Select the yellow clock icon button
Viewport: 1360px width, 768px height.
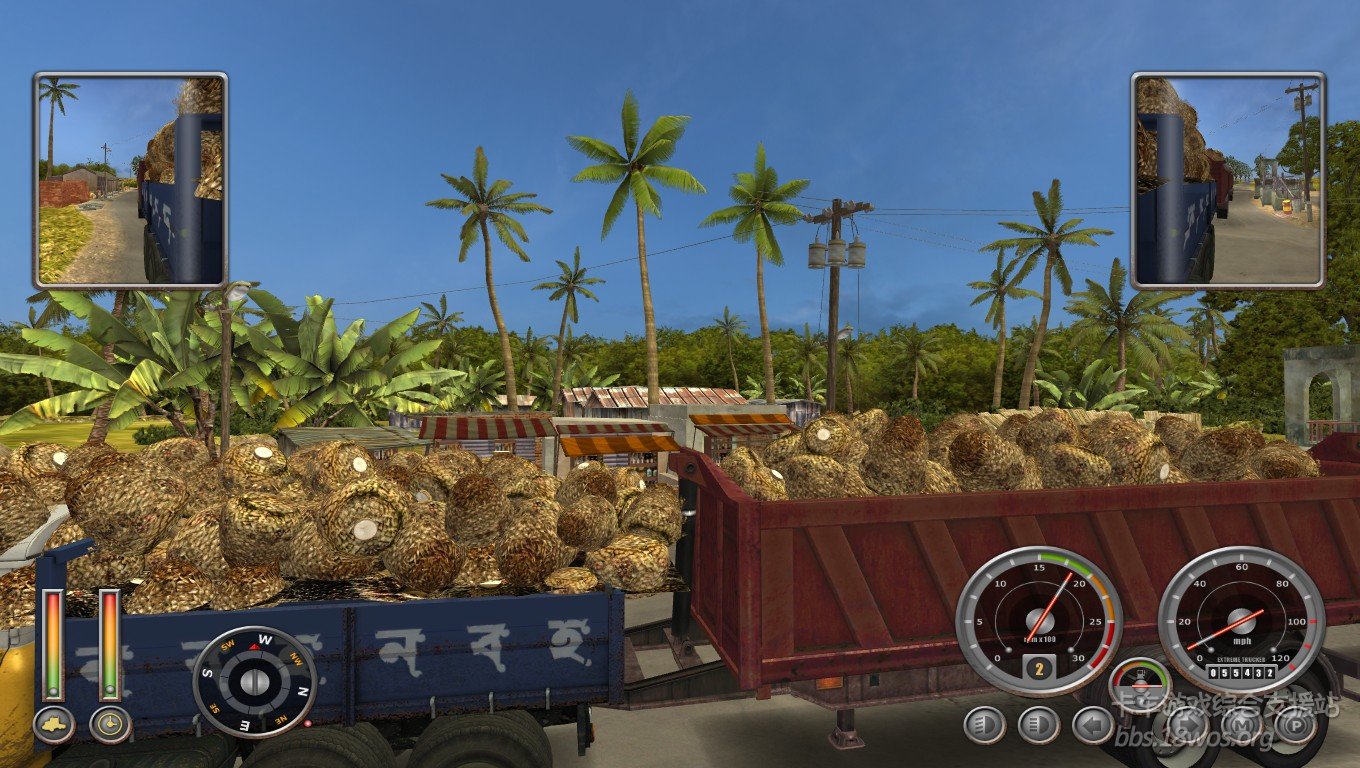click(110, 725)
